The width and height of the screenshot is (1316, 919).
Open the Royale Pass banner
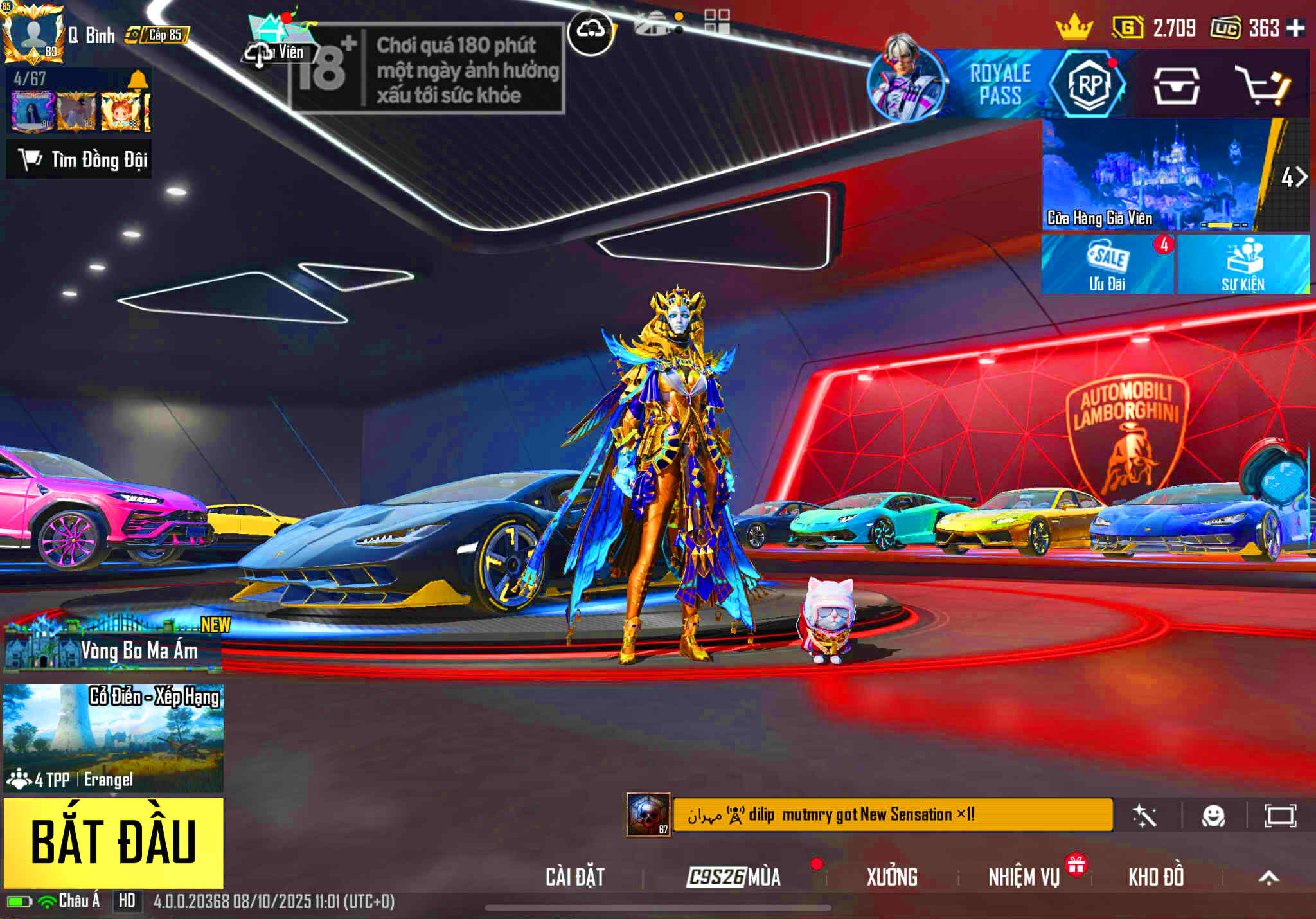(x=999, y=85)
